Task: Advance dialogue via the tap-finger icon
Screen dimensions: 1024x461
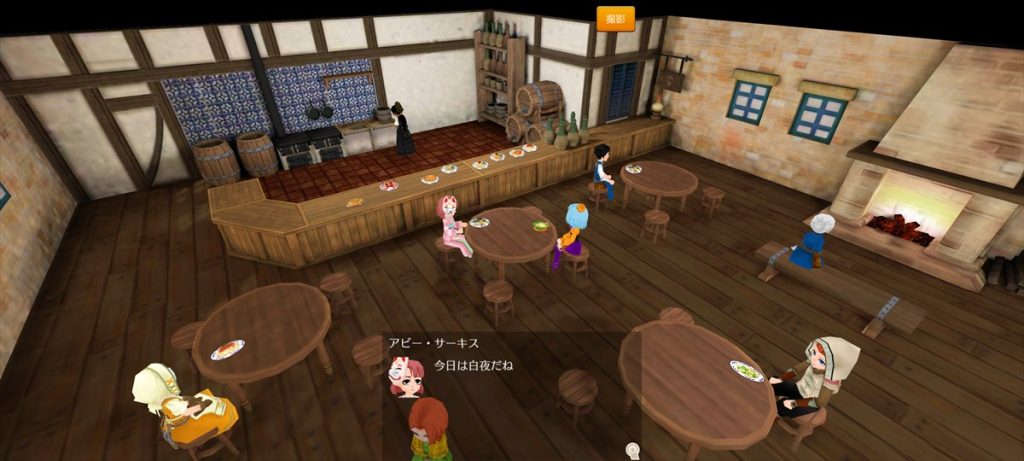Action: point(632,450)
